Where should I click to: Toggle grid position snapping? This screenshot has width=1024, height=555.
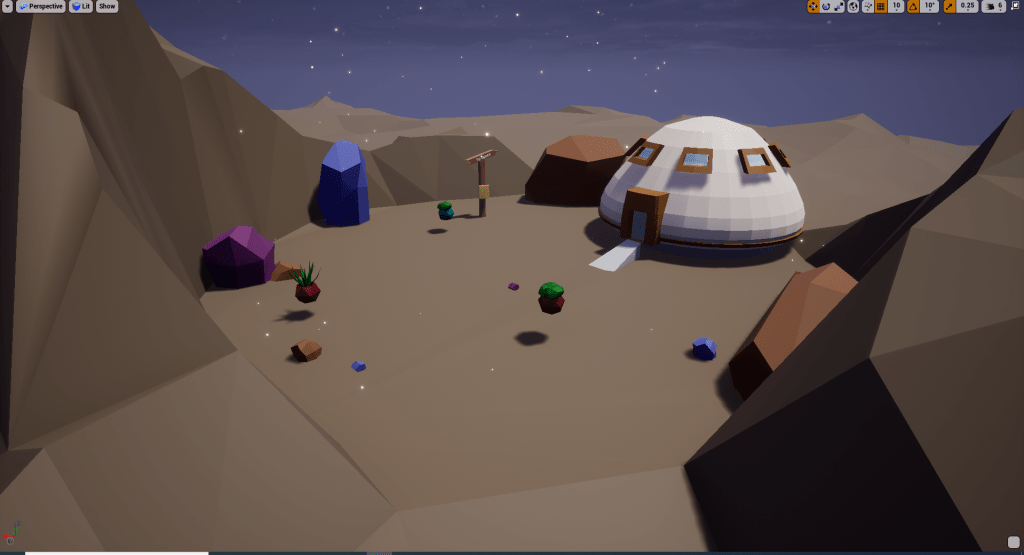pos(880,6)
